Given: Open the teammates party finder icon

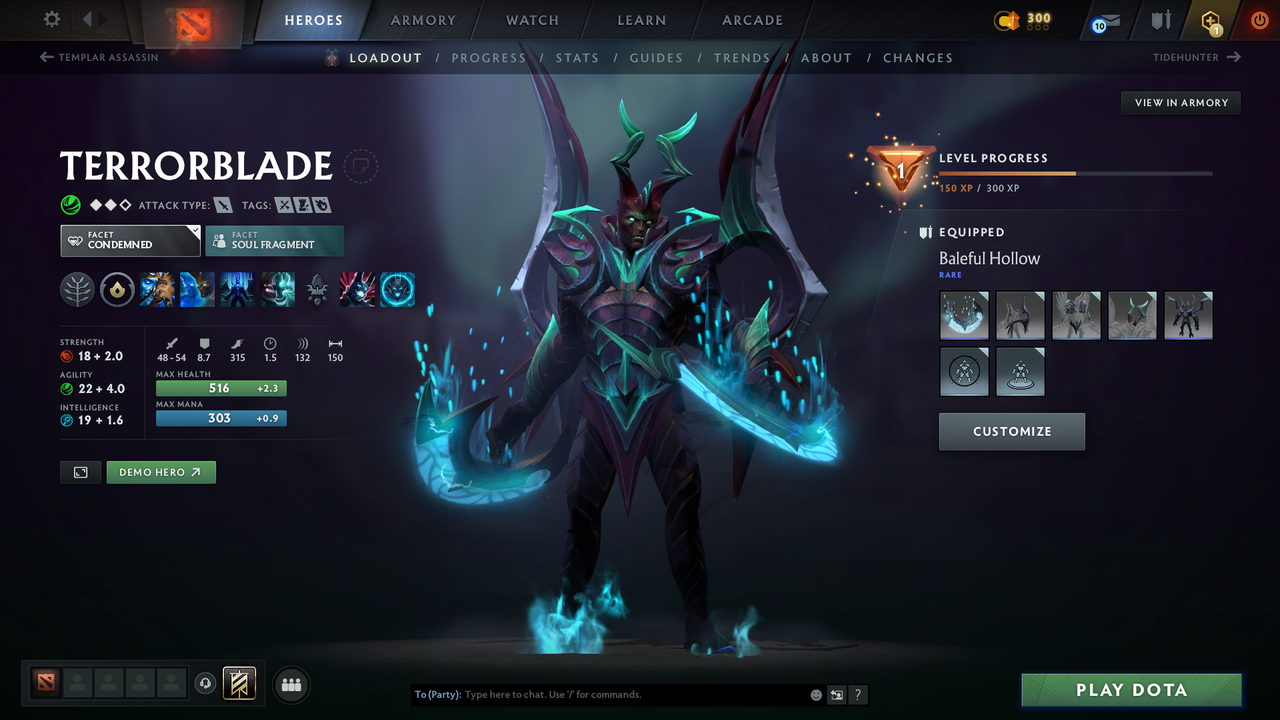Looking at the screenshot, I should [291, 684].
